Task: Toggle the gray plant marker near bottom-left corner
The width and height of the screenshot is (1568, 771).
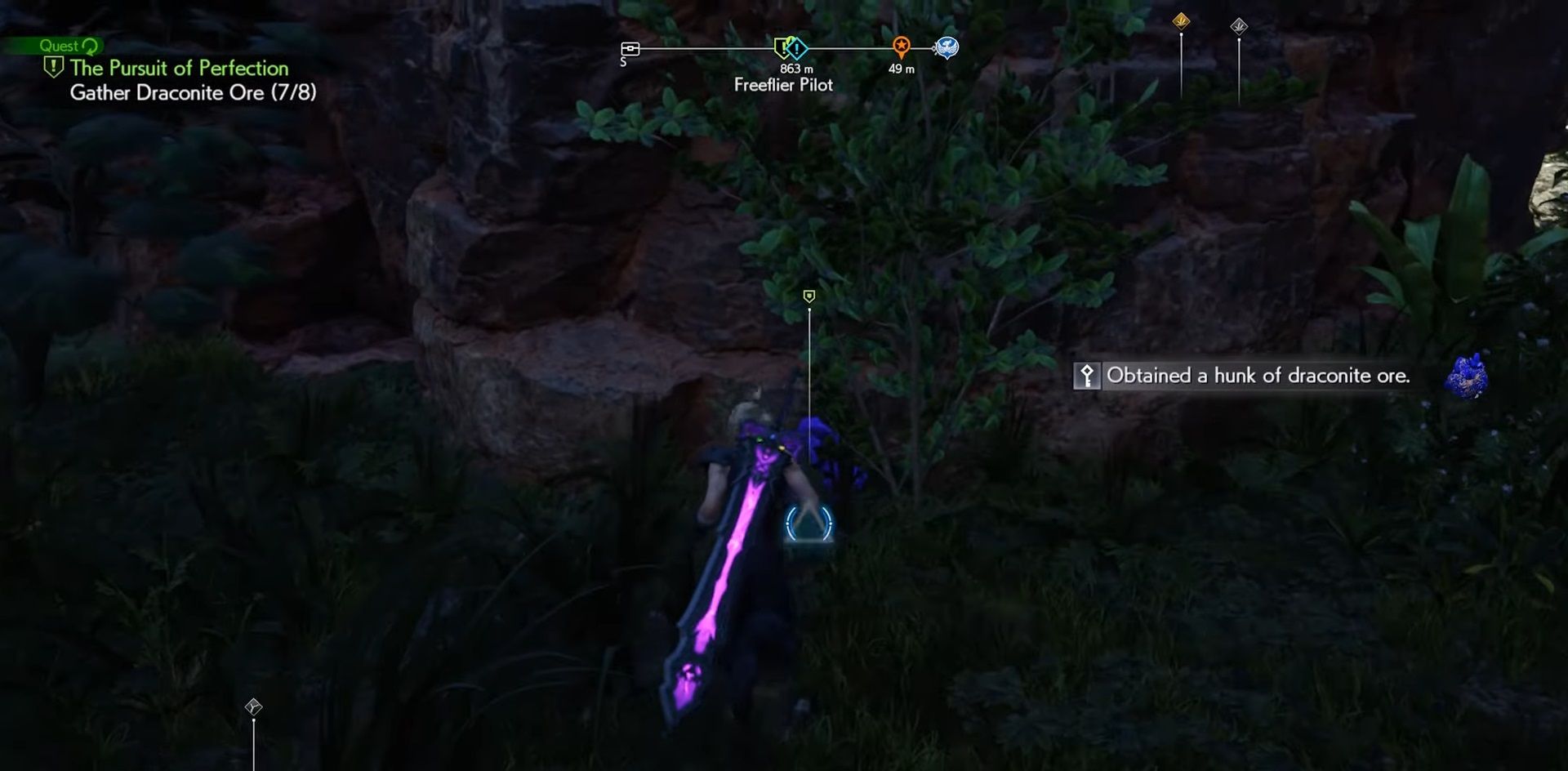Action: pos(252,708)
